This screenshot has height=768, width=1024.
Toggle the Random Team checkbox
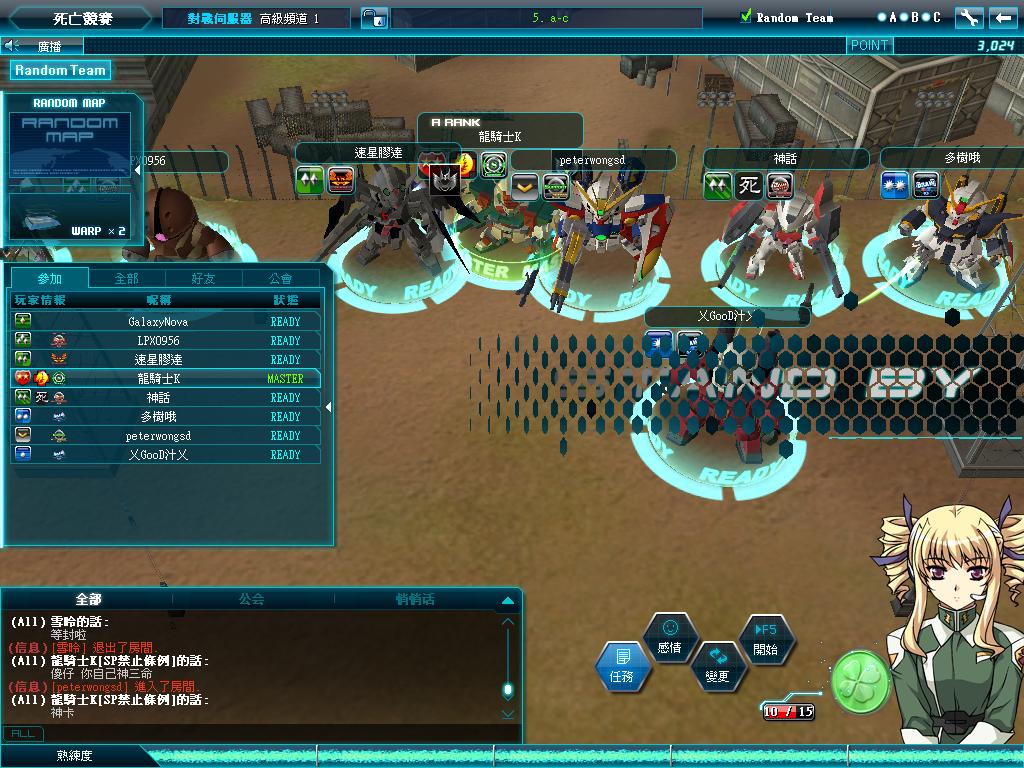coord(745,17)
